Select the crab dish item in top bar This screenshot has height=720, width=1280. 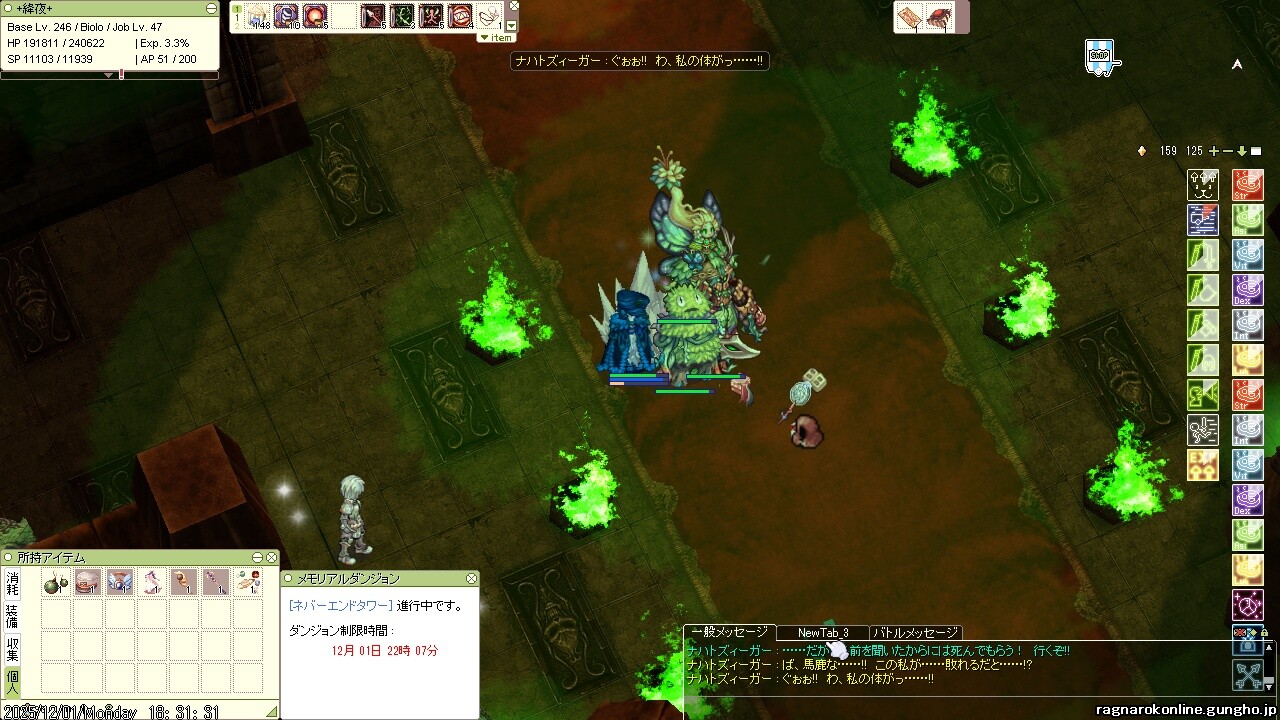[939, 17]
